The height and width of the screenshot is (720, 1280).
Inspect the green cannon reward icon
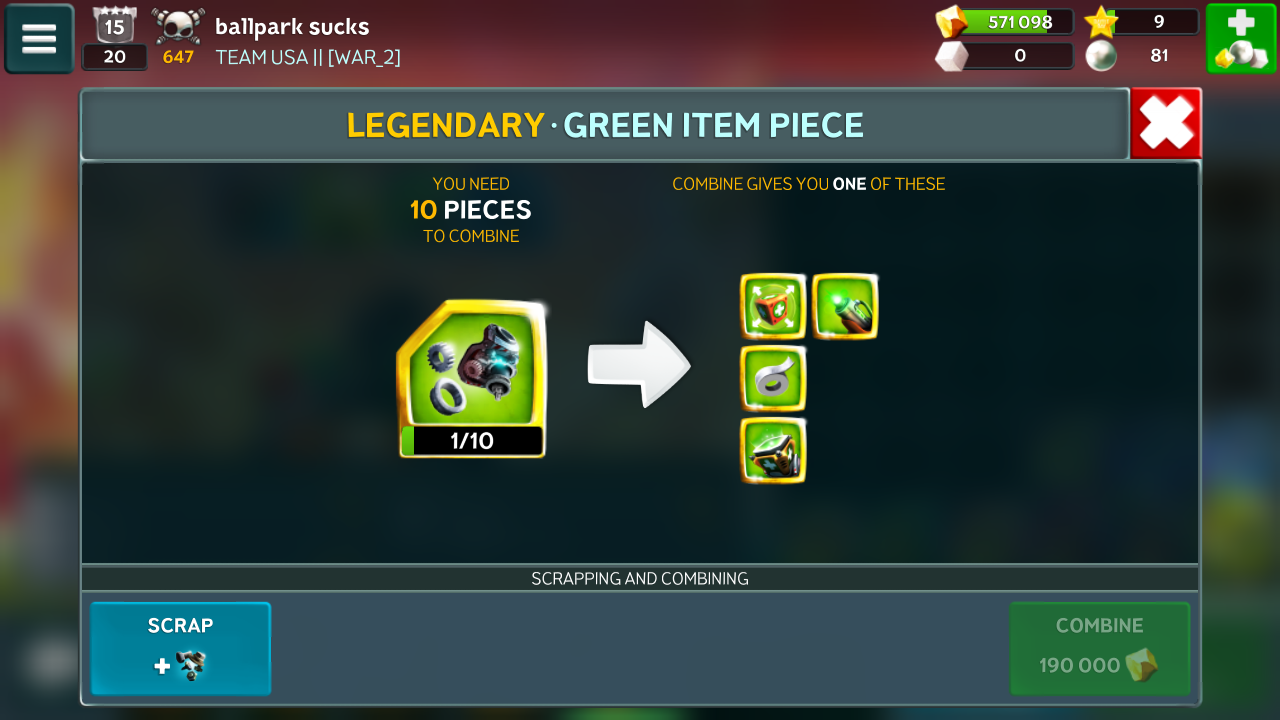(845, 306)
